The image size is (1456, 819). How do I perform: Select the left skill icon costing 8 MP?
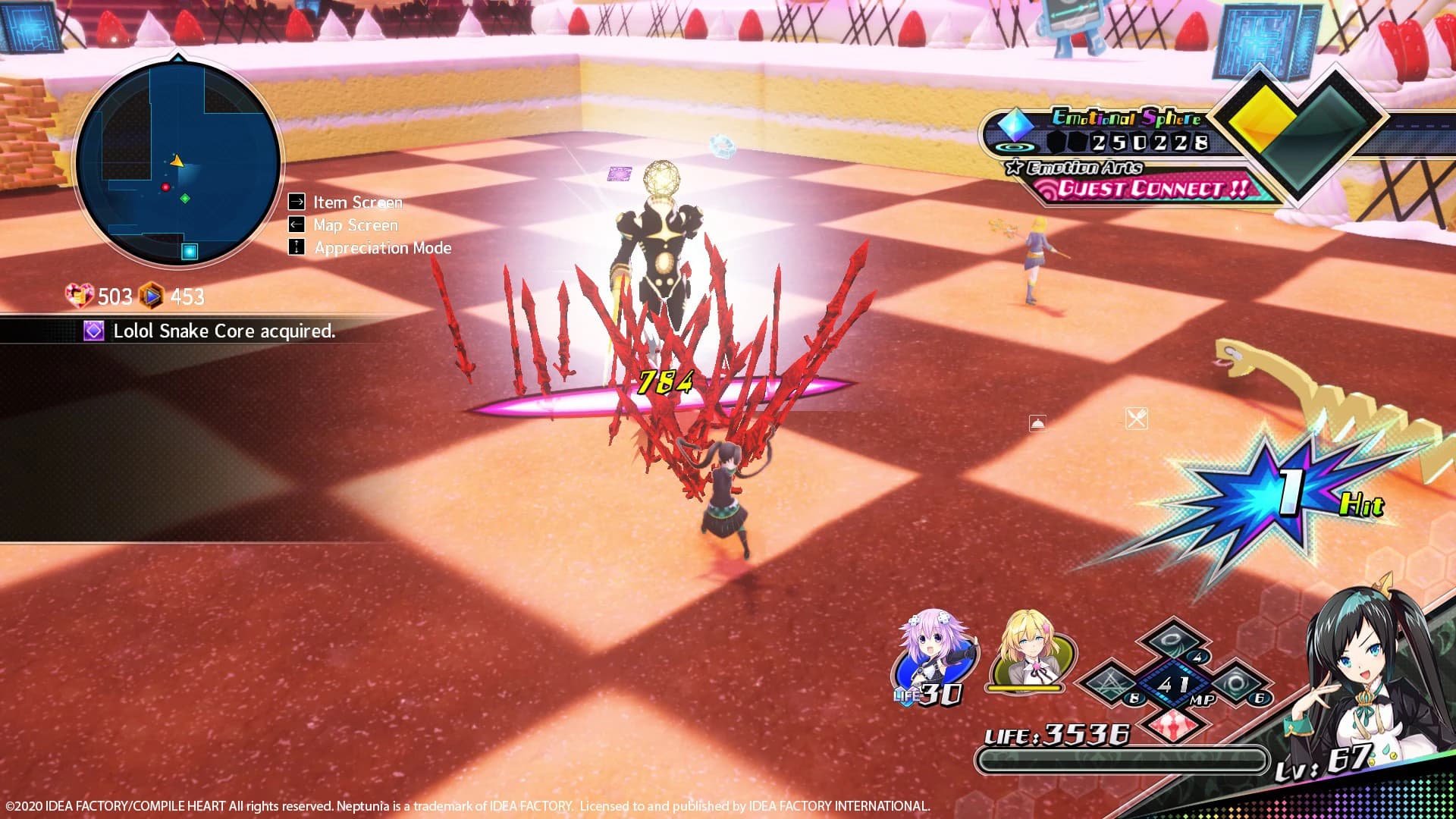coord(1110,682)
